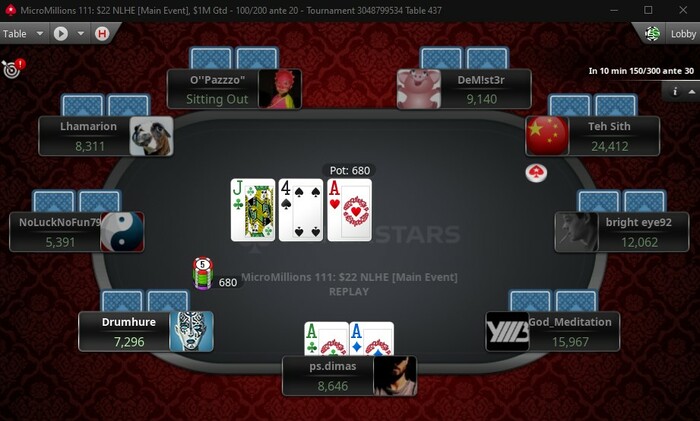Close the poker table window
700x421 pixels.
coord(678,9)
